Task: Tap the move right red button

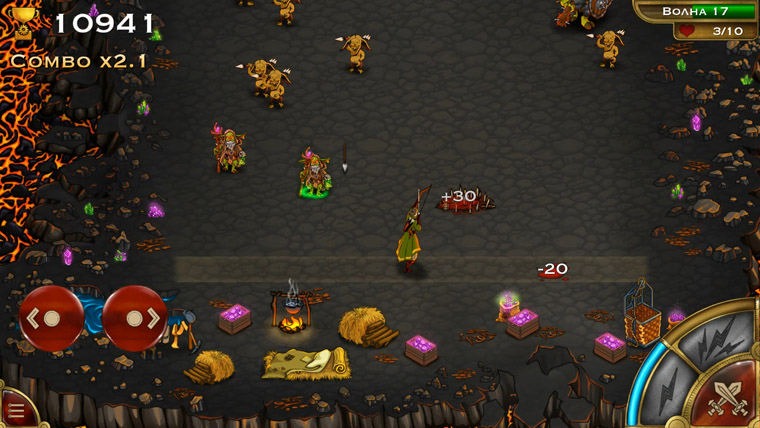Action: (x=135, y=318)
